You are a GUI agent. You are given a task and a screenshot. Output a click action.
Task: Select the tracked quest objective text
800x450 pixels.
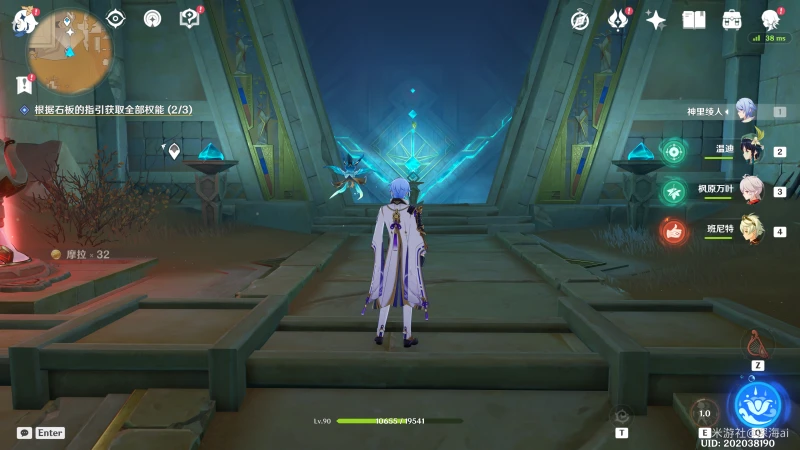pyautogui.click(x=112, y=109)
